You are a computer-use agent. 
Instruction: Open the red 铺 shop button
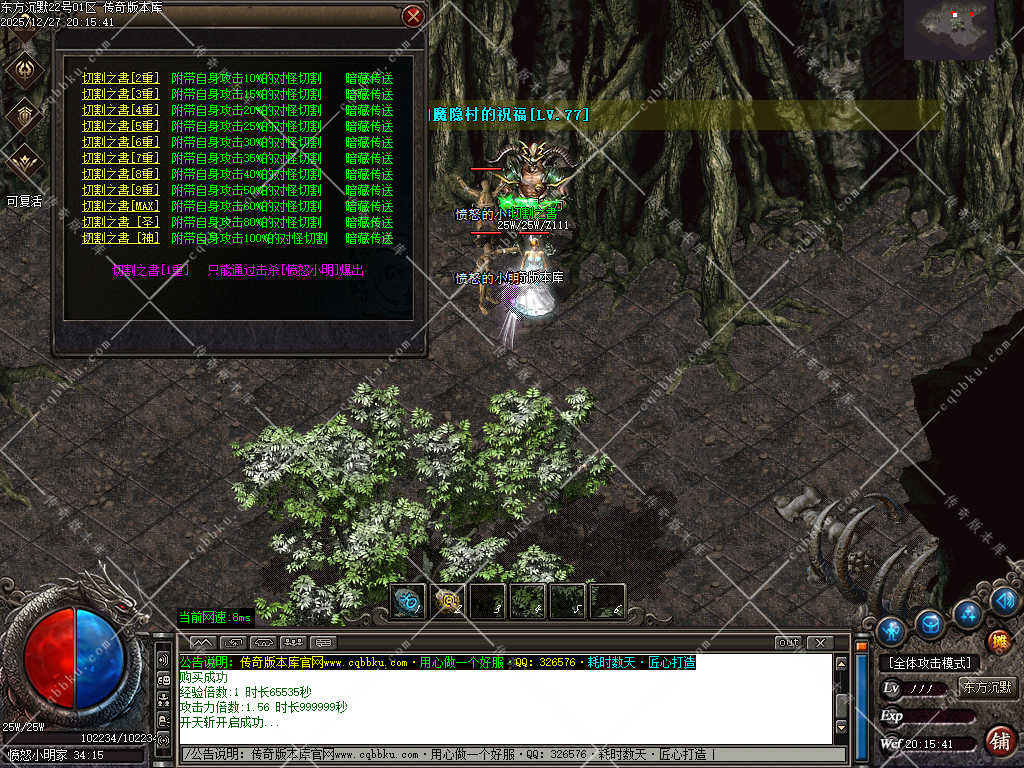click(998, 740)
